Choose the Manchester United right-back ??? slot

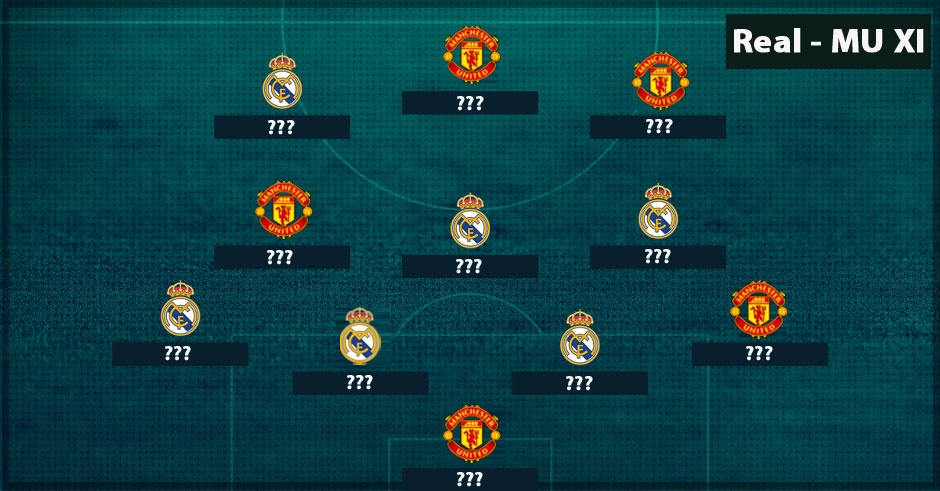coord(759,354)
